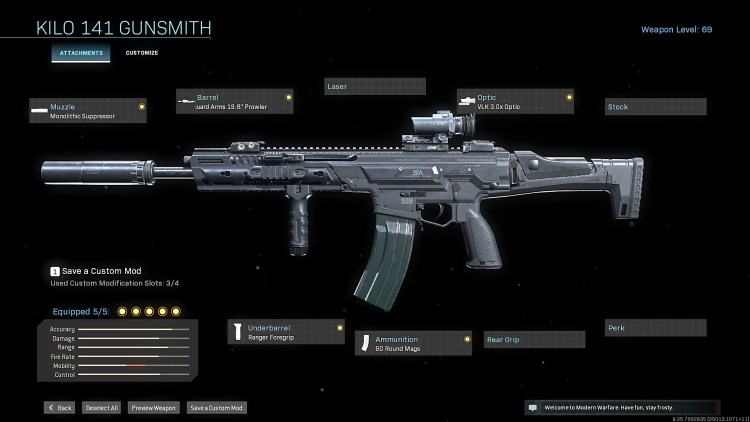Choose the empty Rear Grip slot
The image size is (750, 422).
534,340
